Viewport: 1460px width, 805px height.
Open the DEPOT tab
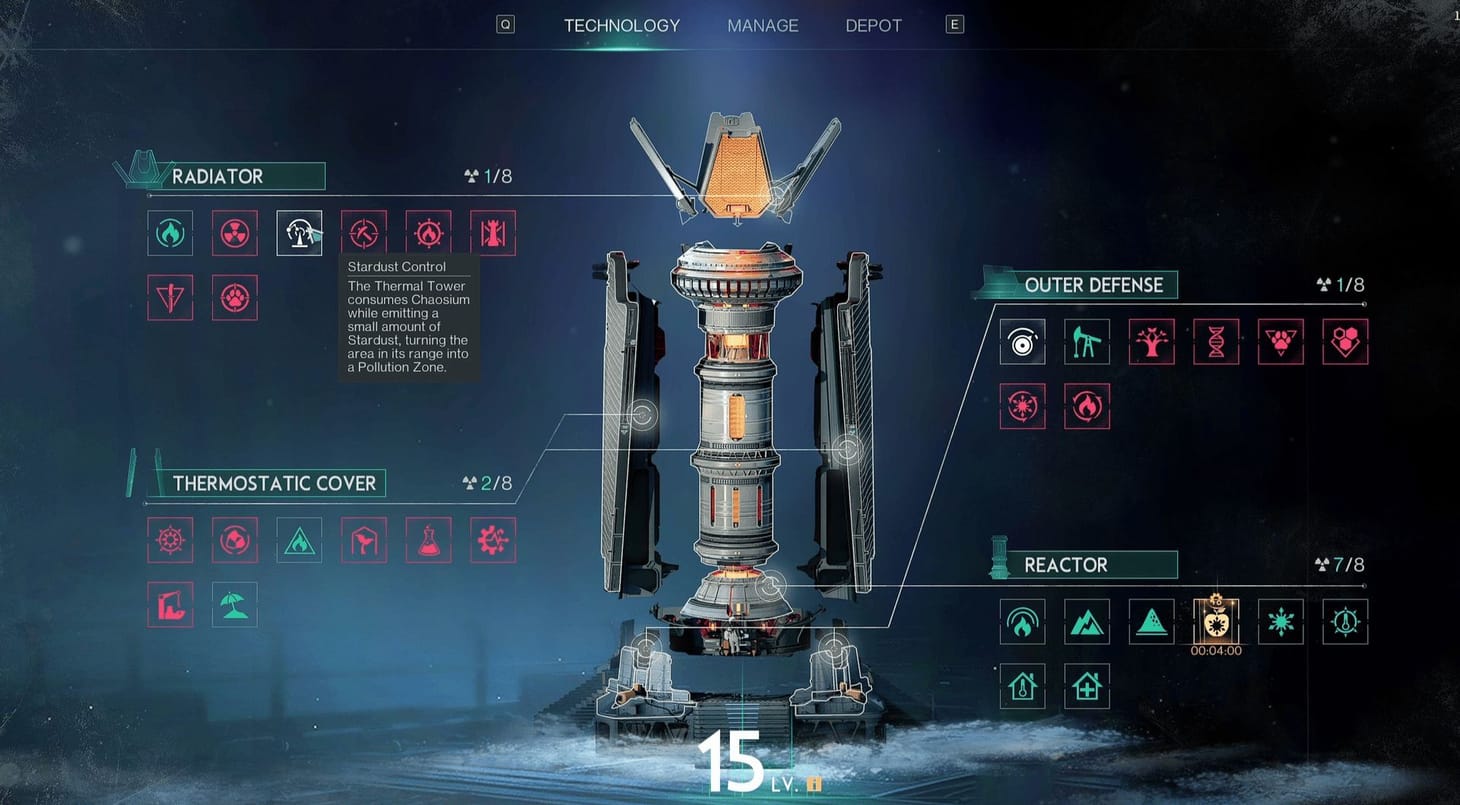873,25
